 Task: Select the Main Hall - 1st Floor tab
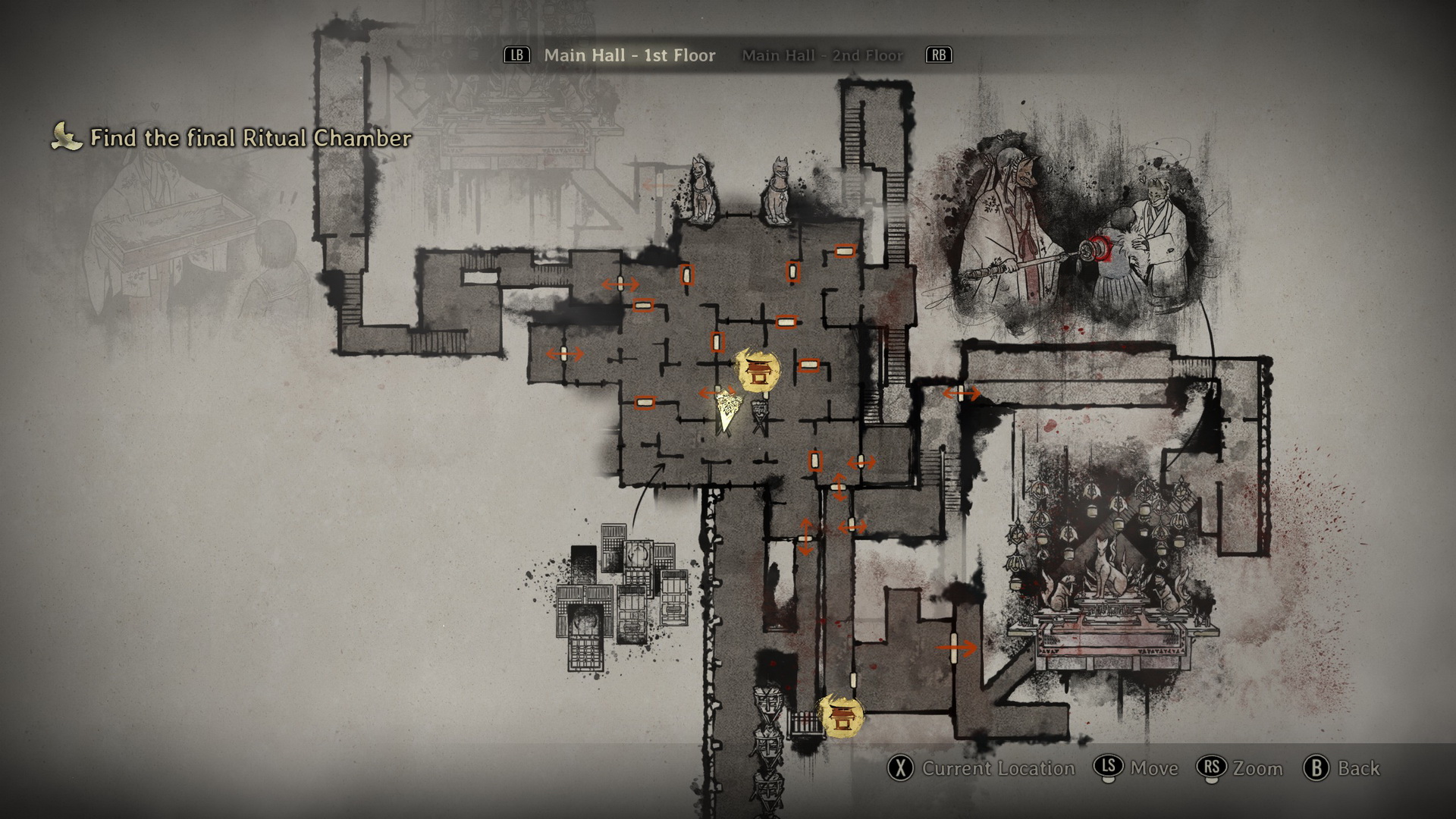click(x=629, y=55)
